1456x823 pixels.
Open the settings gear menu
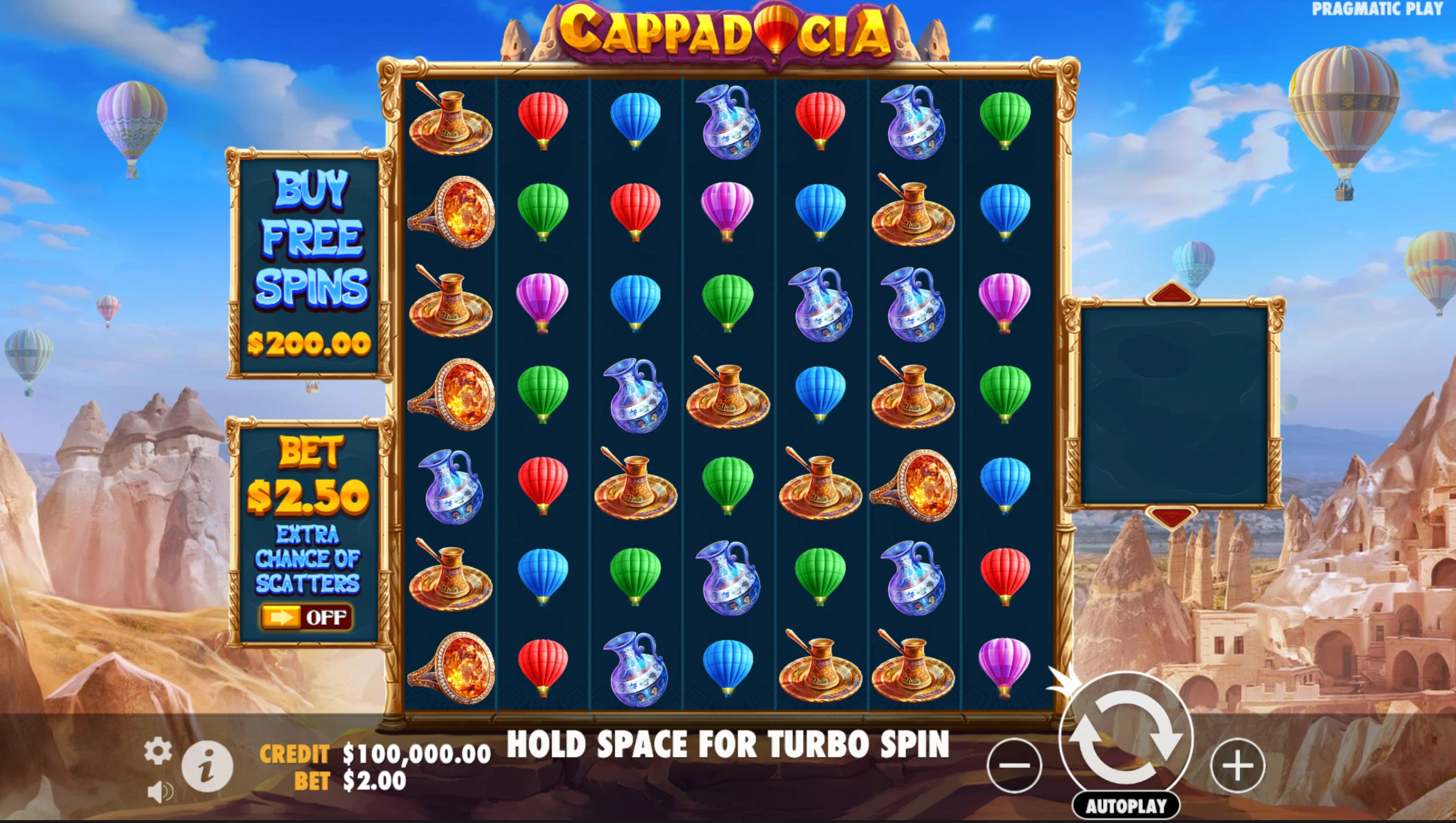pyautogui.click(x=158, y=751)
